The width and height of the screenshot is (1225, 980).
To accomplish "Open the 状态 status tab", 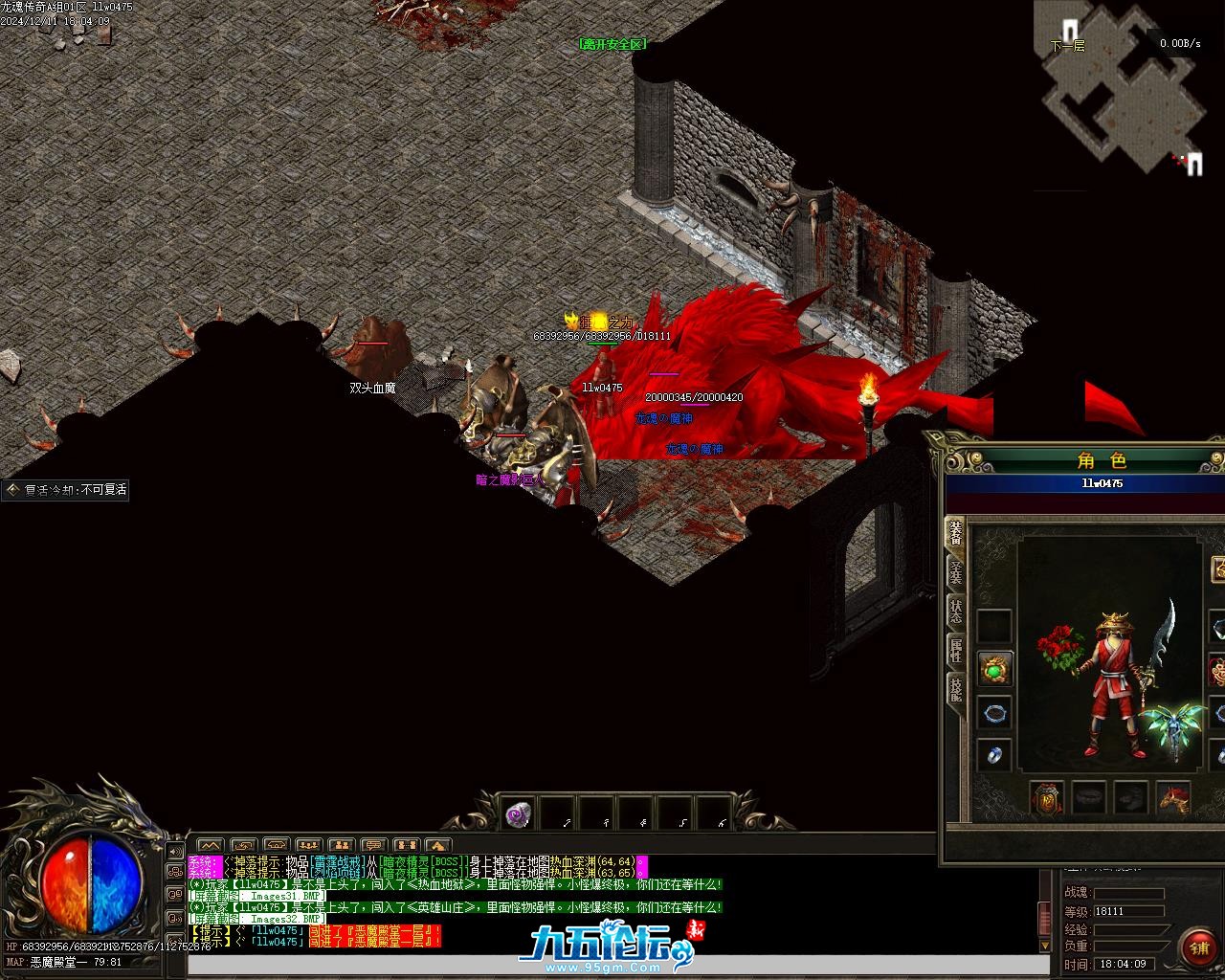I will tap(955, 612).
